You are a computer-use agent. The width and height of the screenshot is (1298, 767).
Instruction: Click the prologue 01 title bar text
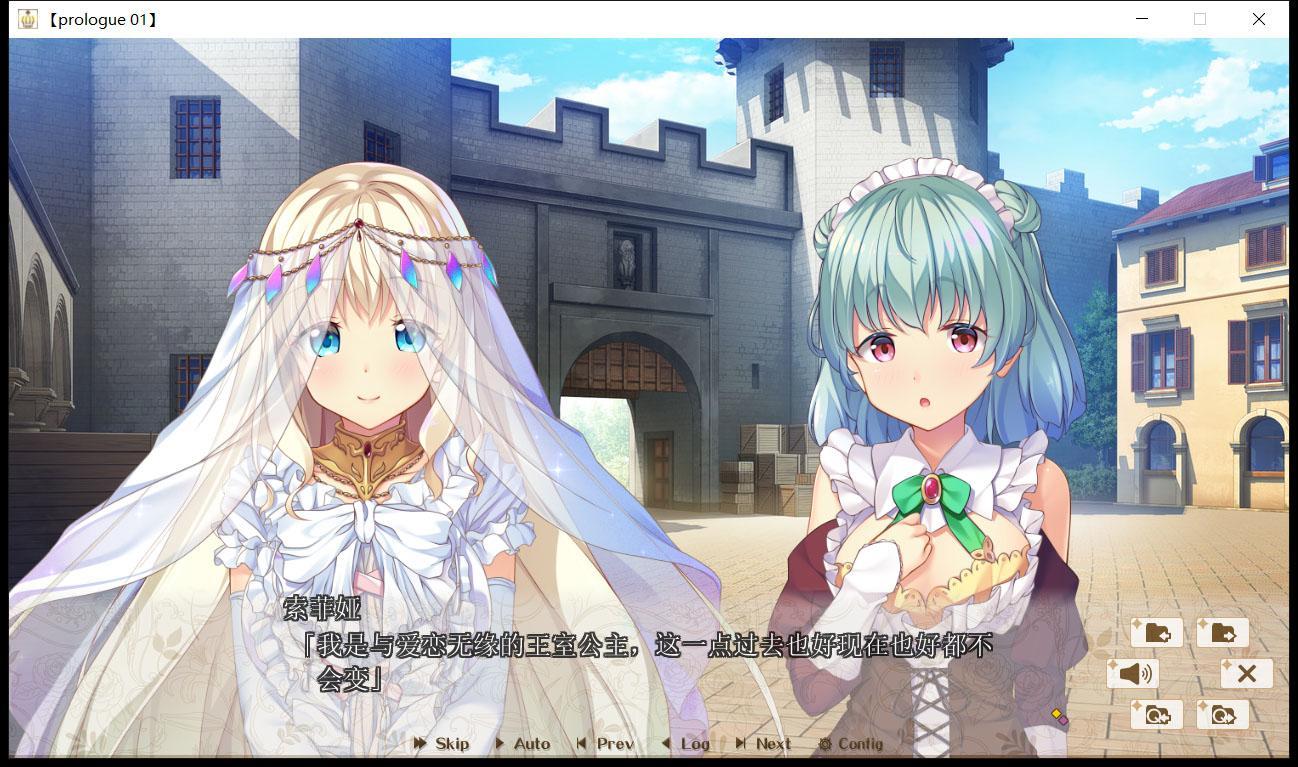tap(103, 18)
